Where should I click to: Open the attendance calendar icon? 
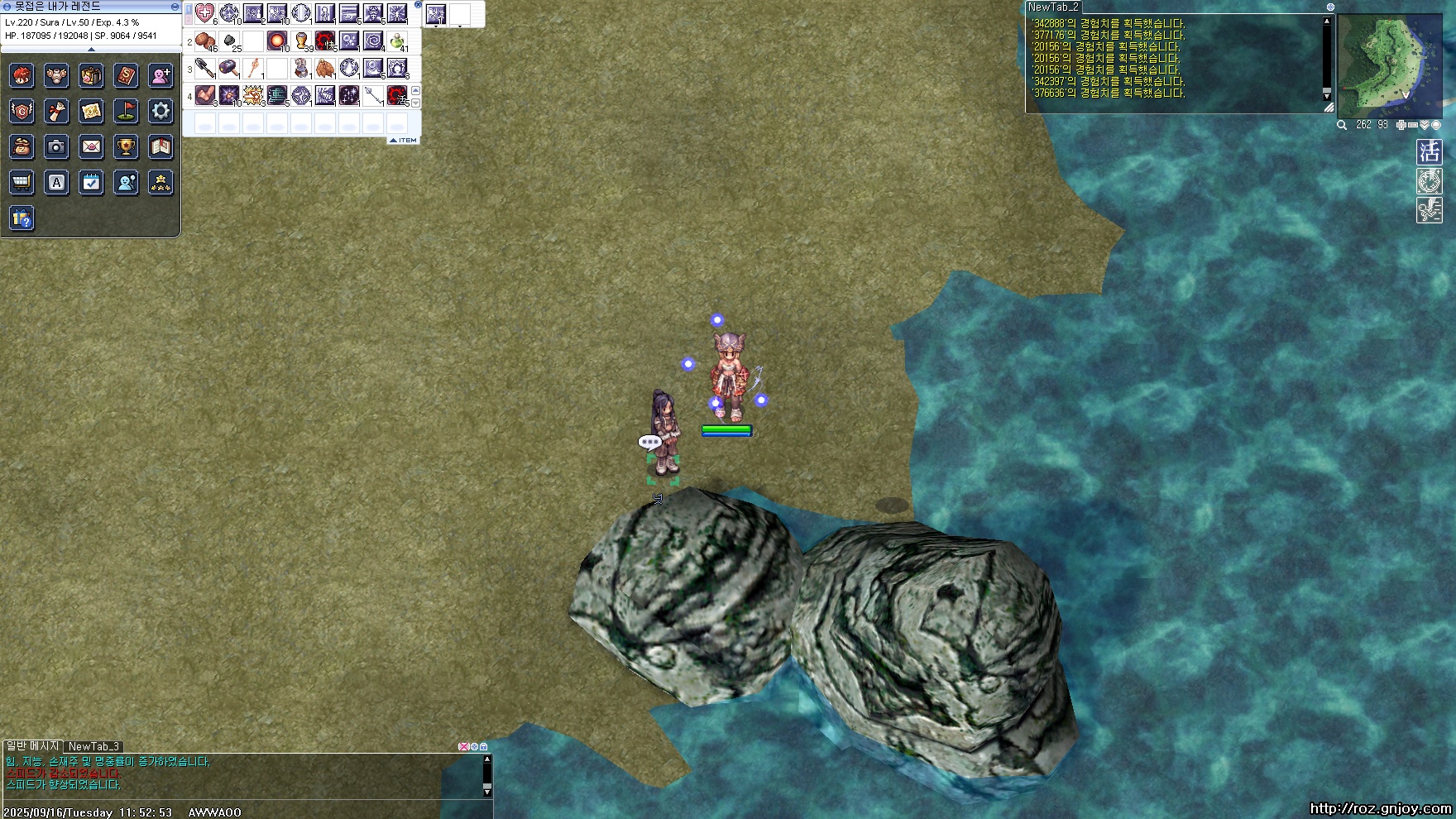(x=91, y=182)
